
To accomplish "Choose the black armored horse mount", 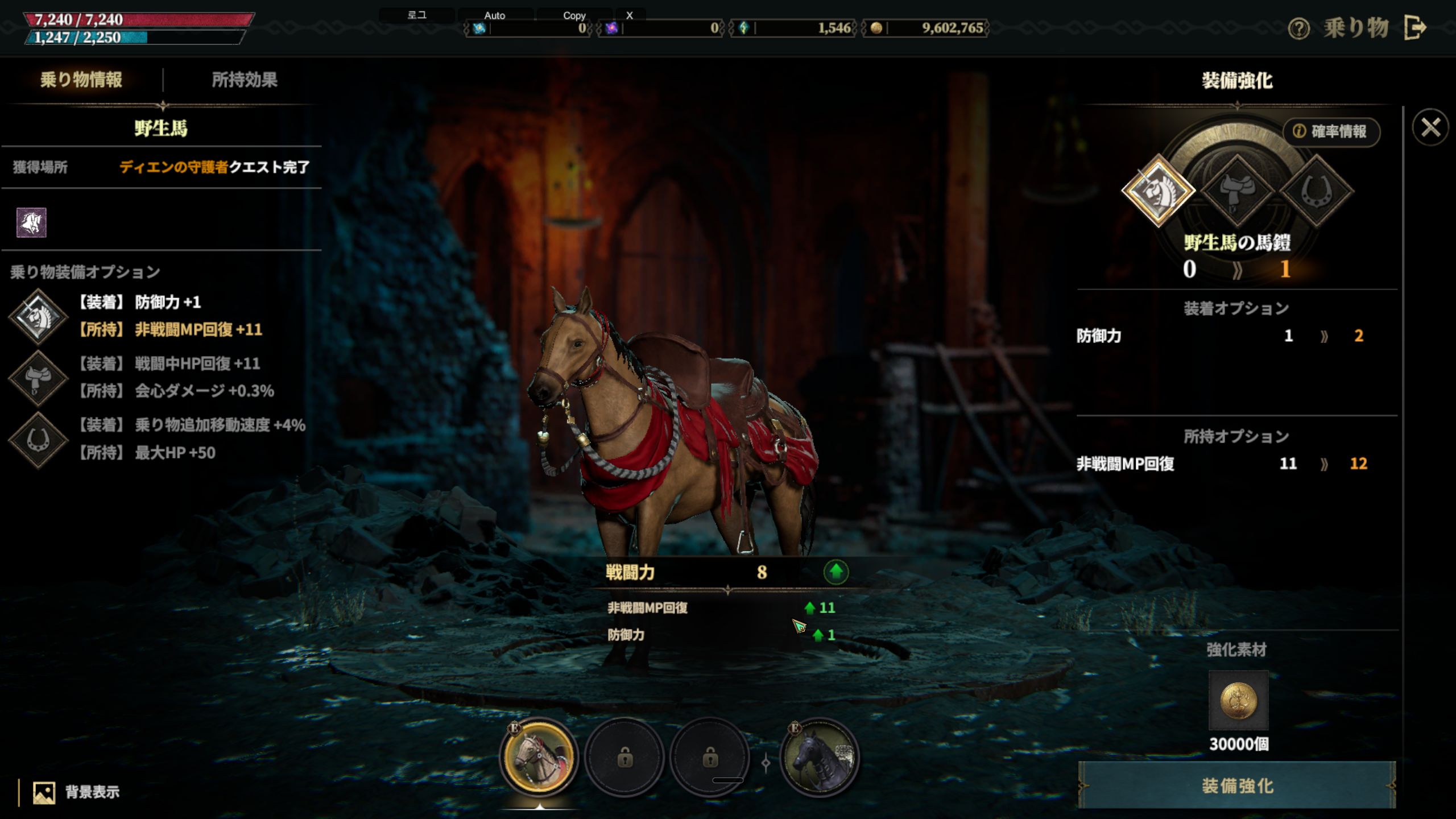I will tap(819, 758).
